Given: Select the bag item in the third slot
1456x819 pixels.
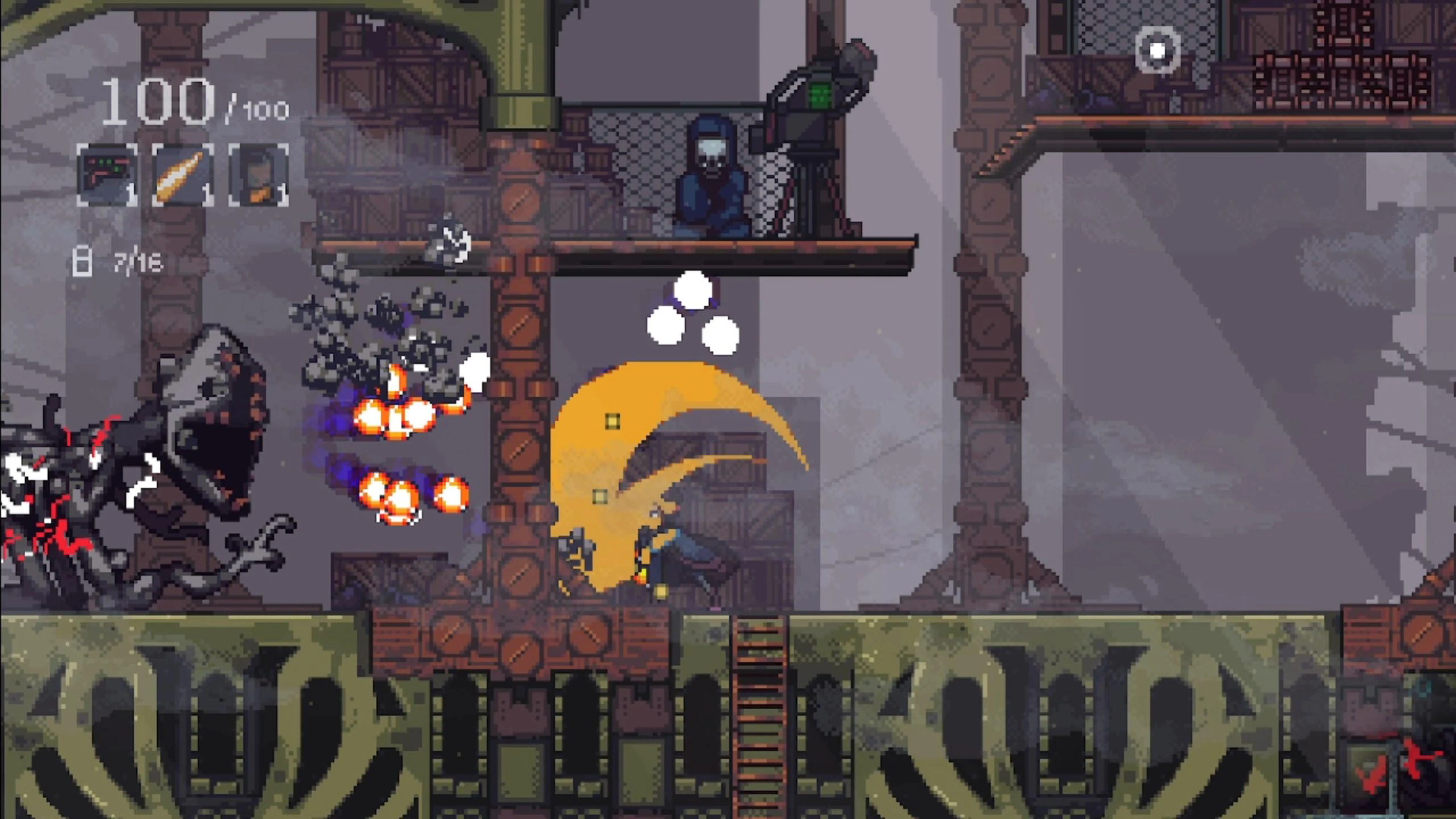Looking at the screenshot, I should click(258, 175).
